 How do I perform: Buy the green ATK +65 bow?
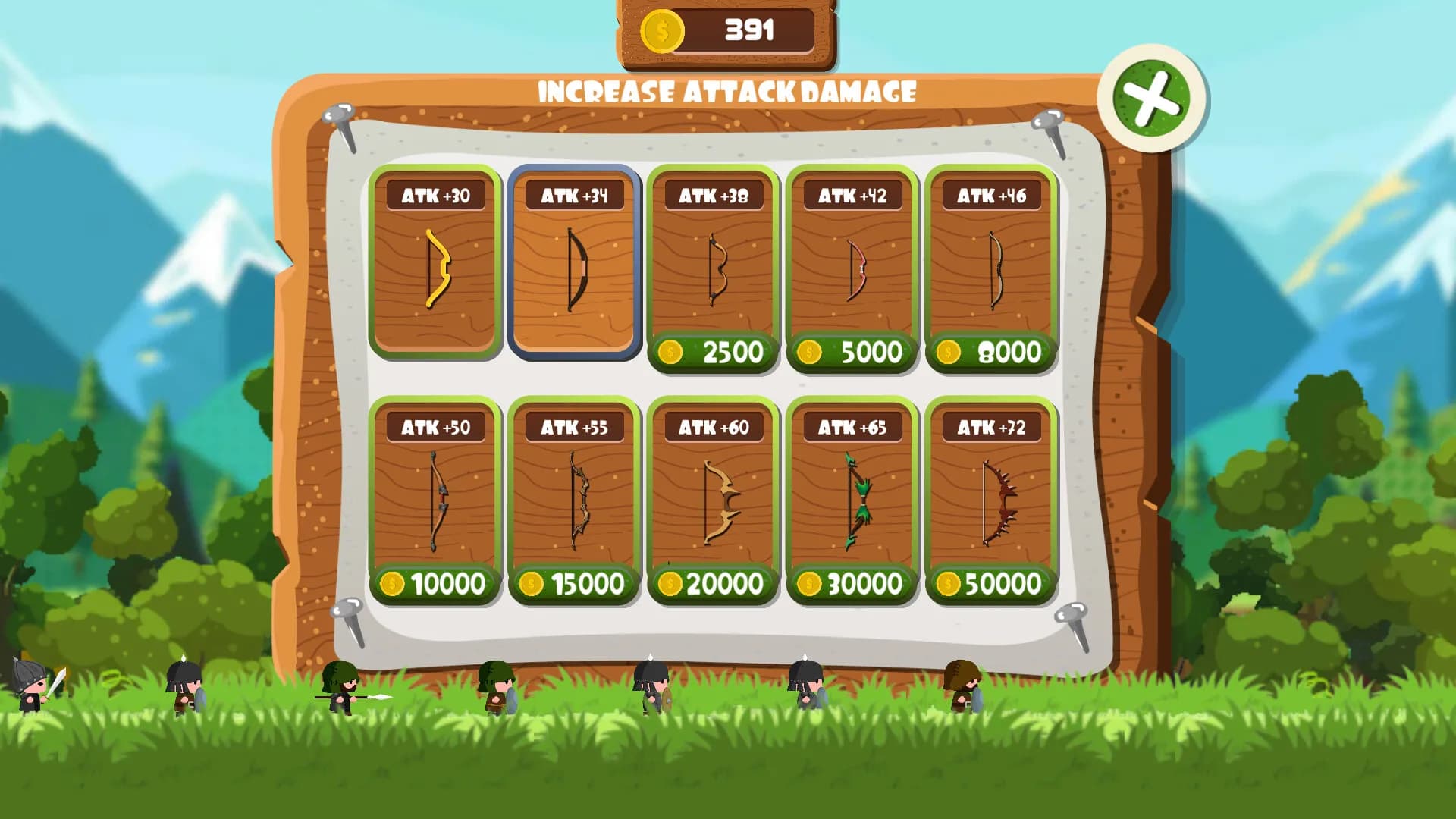pyautogui.click(x=852, y=584)
